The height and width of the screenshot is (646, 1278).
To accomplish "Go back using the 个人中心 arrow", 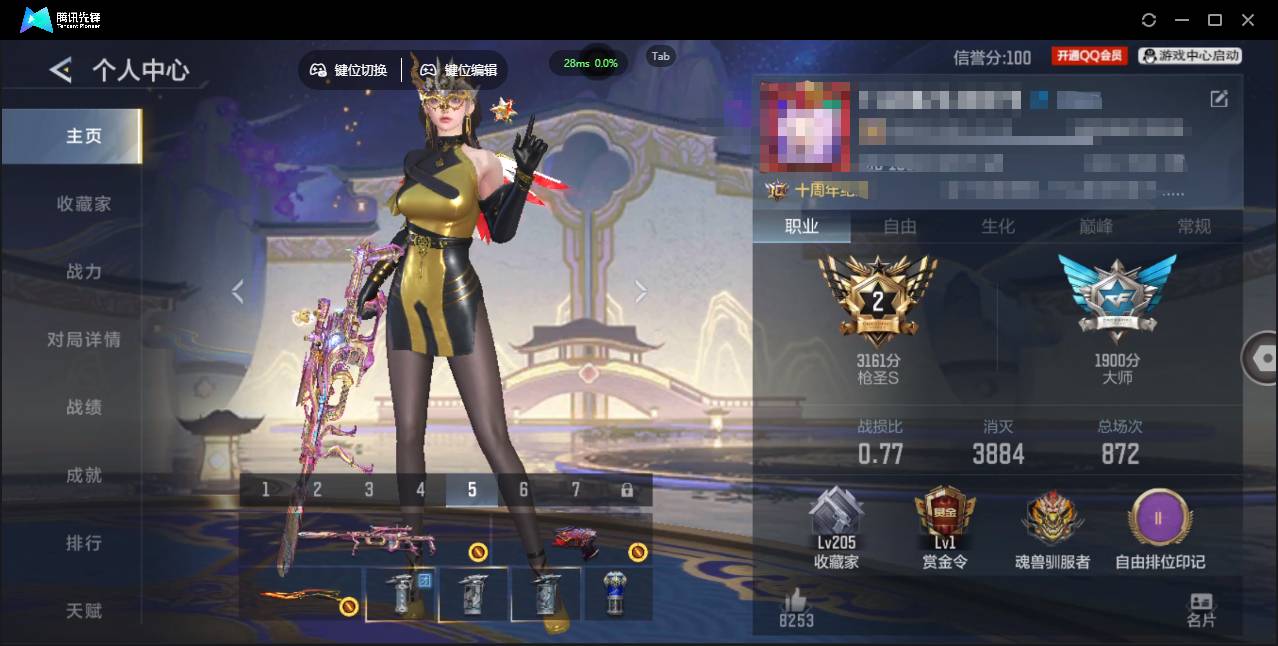I will click(x=61, y=70).
